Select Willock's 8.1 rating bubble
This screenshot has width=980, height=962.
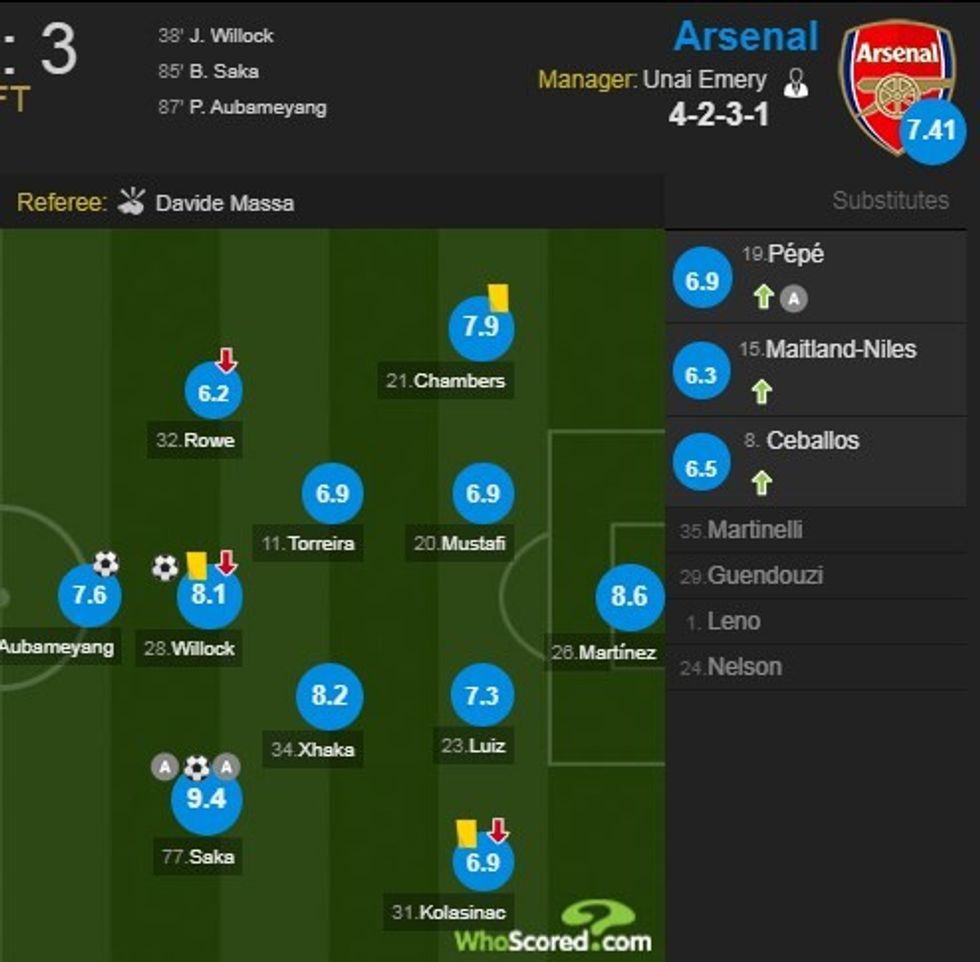(208, 597)
